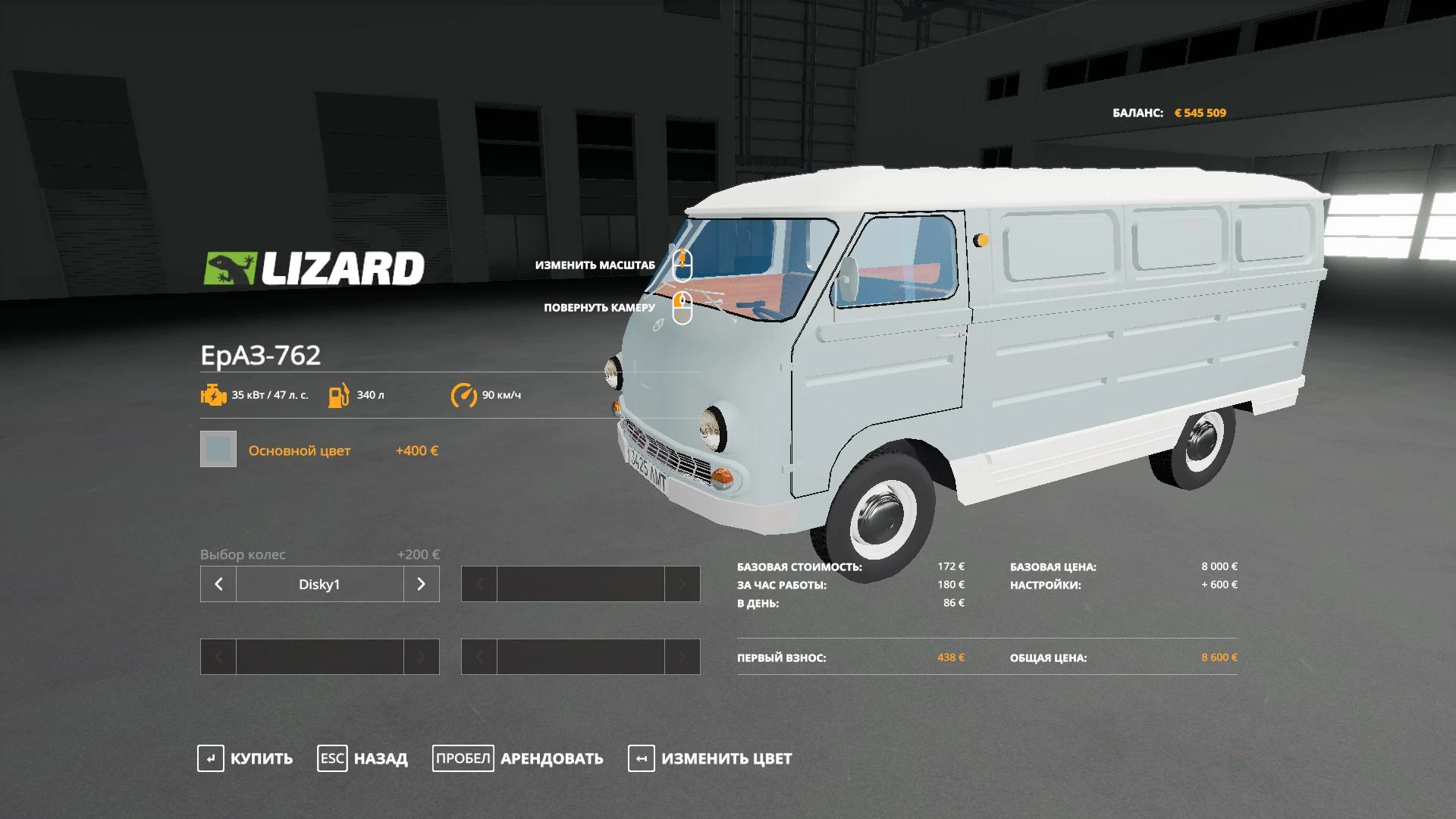
Task: Switch to the previous wheel option before Disky1
Action: pos(218,584)
